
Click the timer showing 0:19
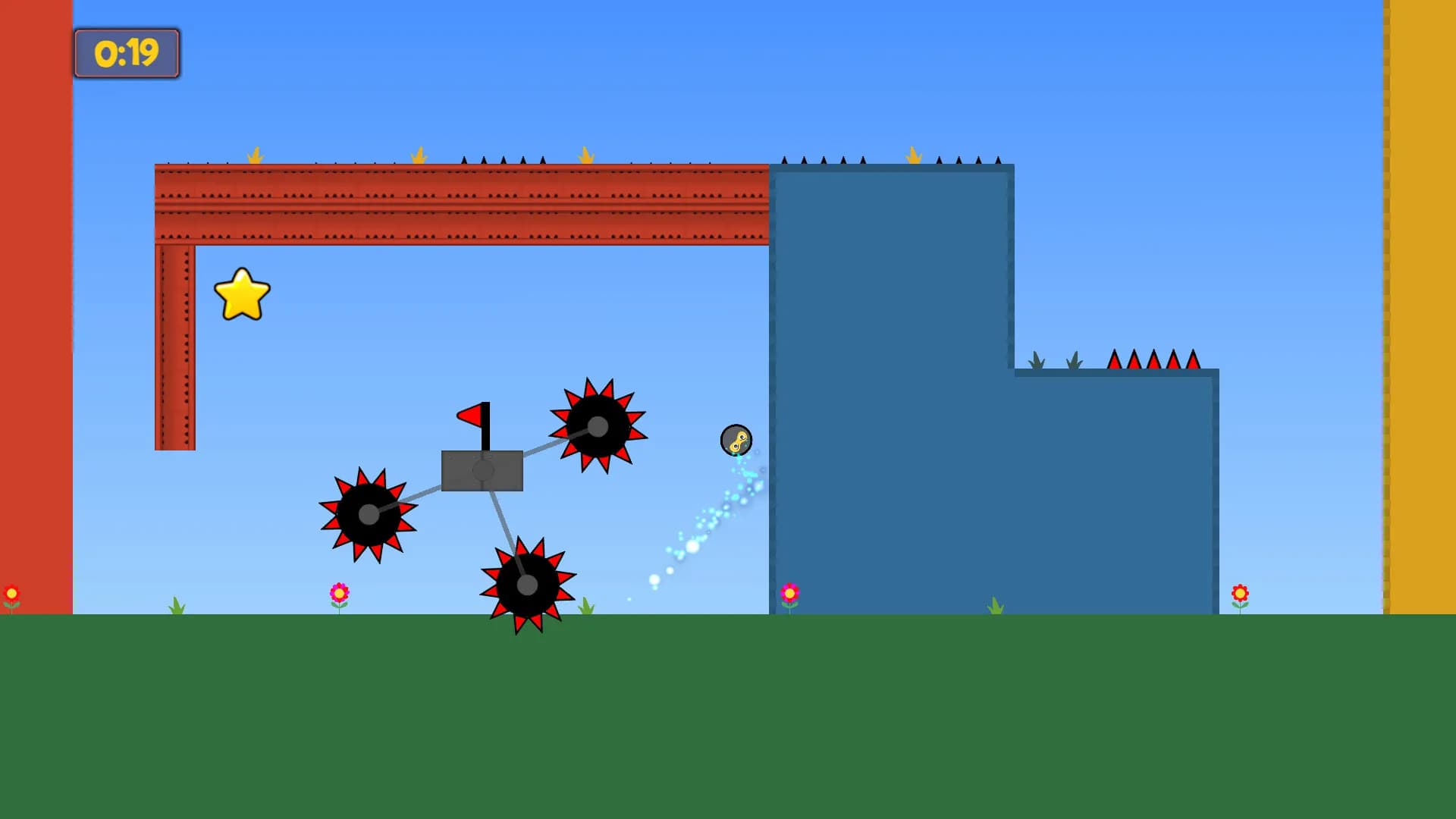126,53
